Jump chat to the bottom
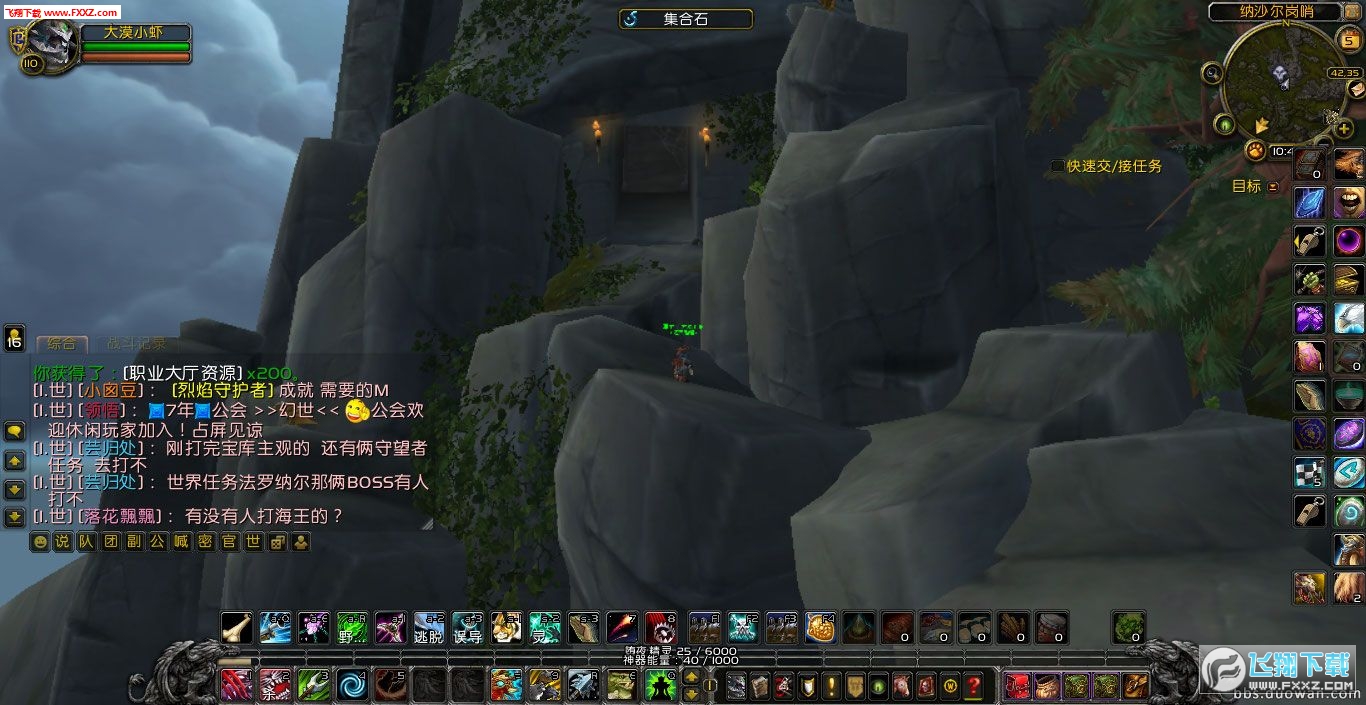1366x705 pixels. click(x=14, y=517)
